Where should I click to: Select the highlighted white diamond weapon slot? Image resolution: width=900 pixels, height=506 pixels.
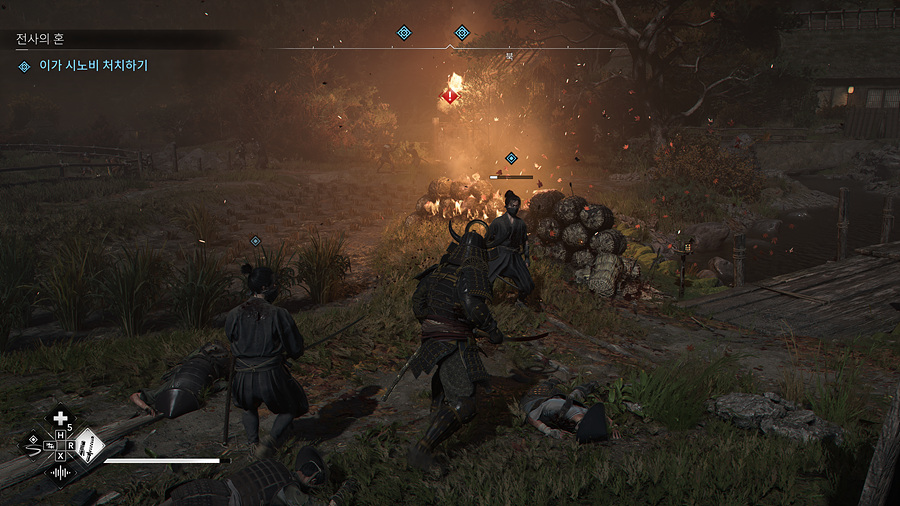(90, 444)
